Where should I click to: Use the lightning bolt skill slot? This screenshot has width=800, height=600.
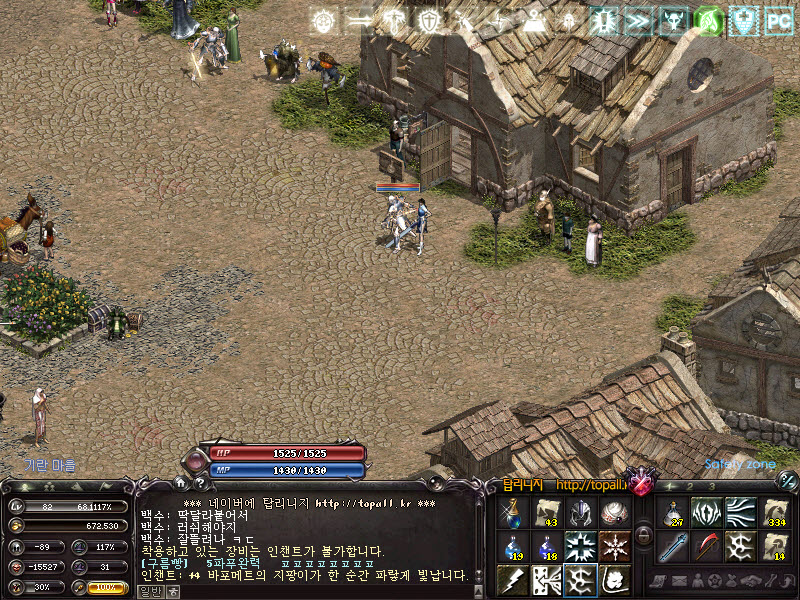tap(511, 579)
